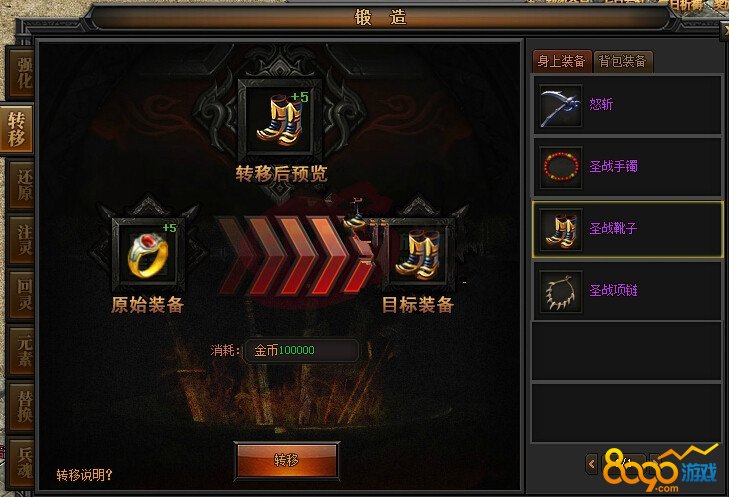The width and height of the screenshot is (729, 497).
Task: Pick the 圣战靴子 boots row
Action: point(626,229)
